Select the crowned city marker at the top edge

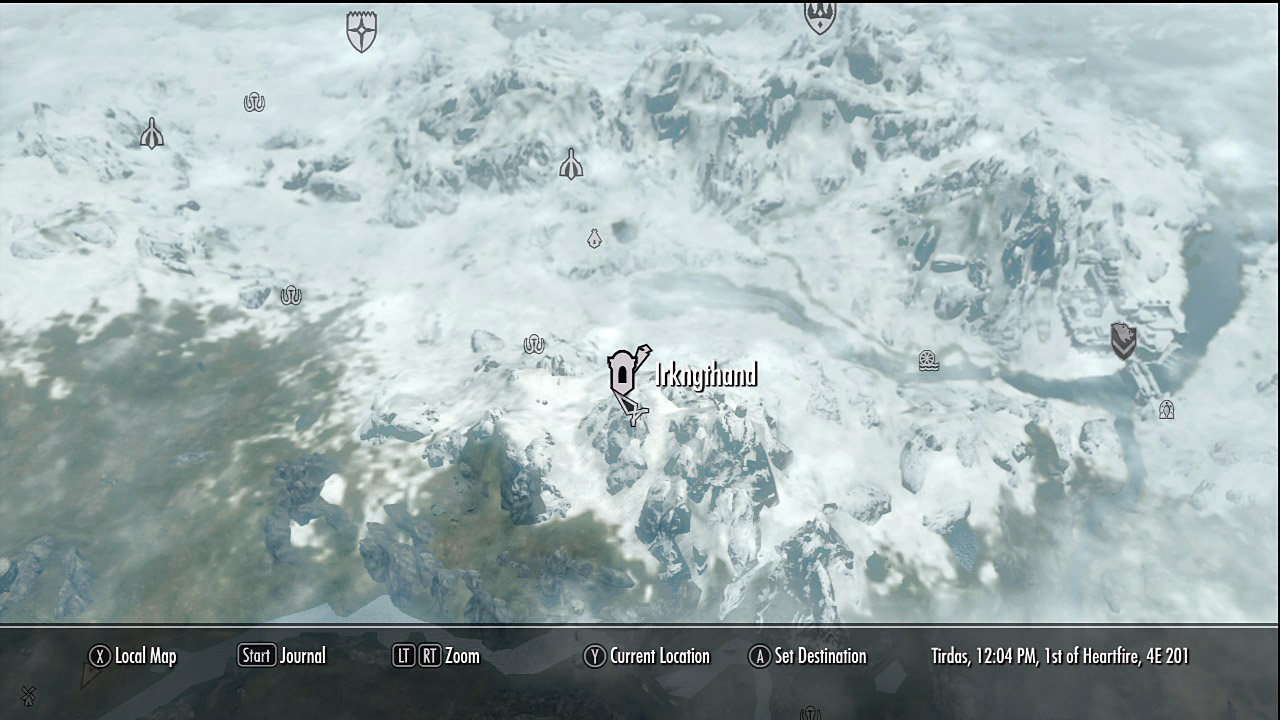(820, 16)
